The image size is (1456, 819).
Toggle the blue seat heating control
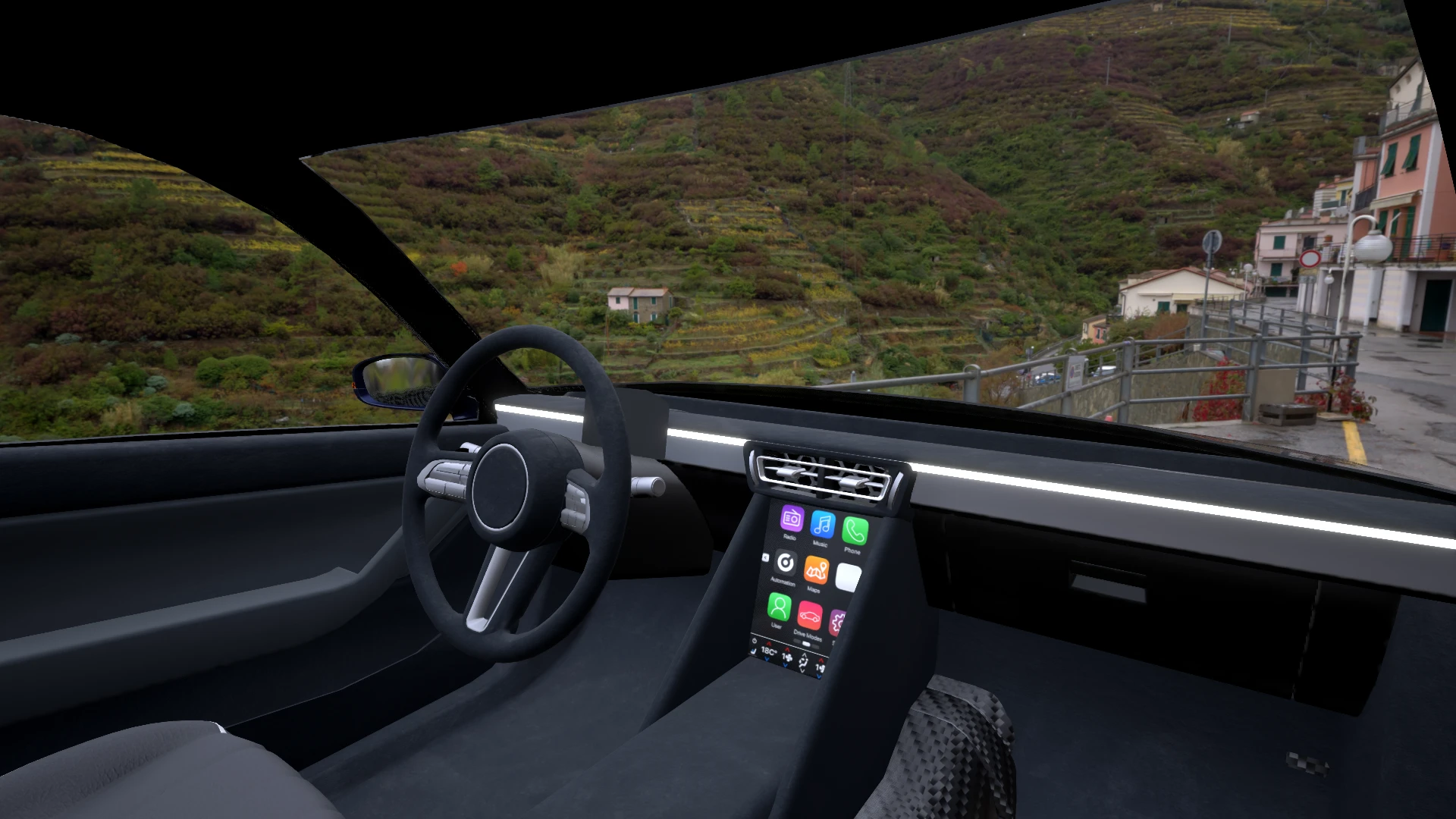(x=754, y=651)
